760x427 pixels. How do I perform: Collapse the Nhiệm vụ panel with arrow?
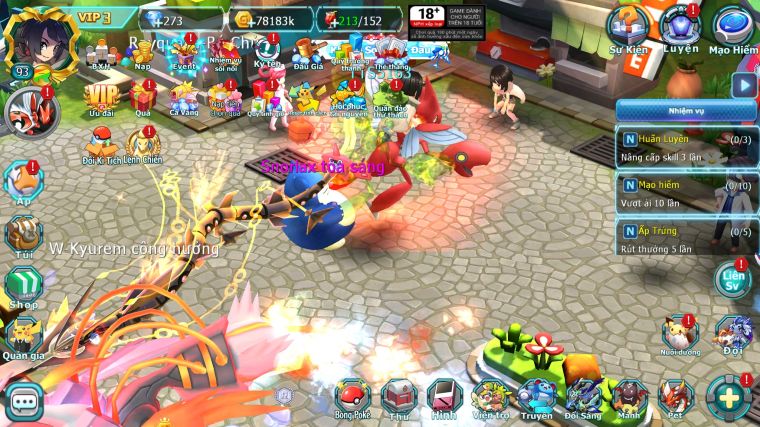coord(743,85)
